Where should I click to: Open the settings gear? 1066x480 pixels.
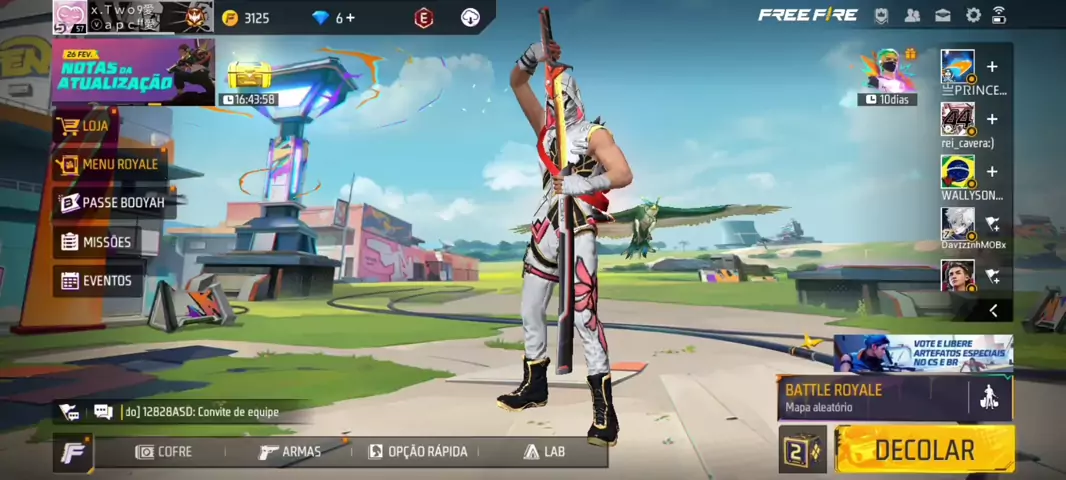point(973,15)
